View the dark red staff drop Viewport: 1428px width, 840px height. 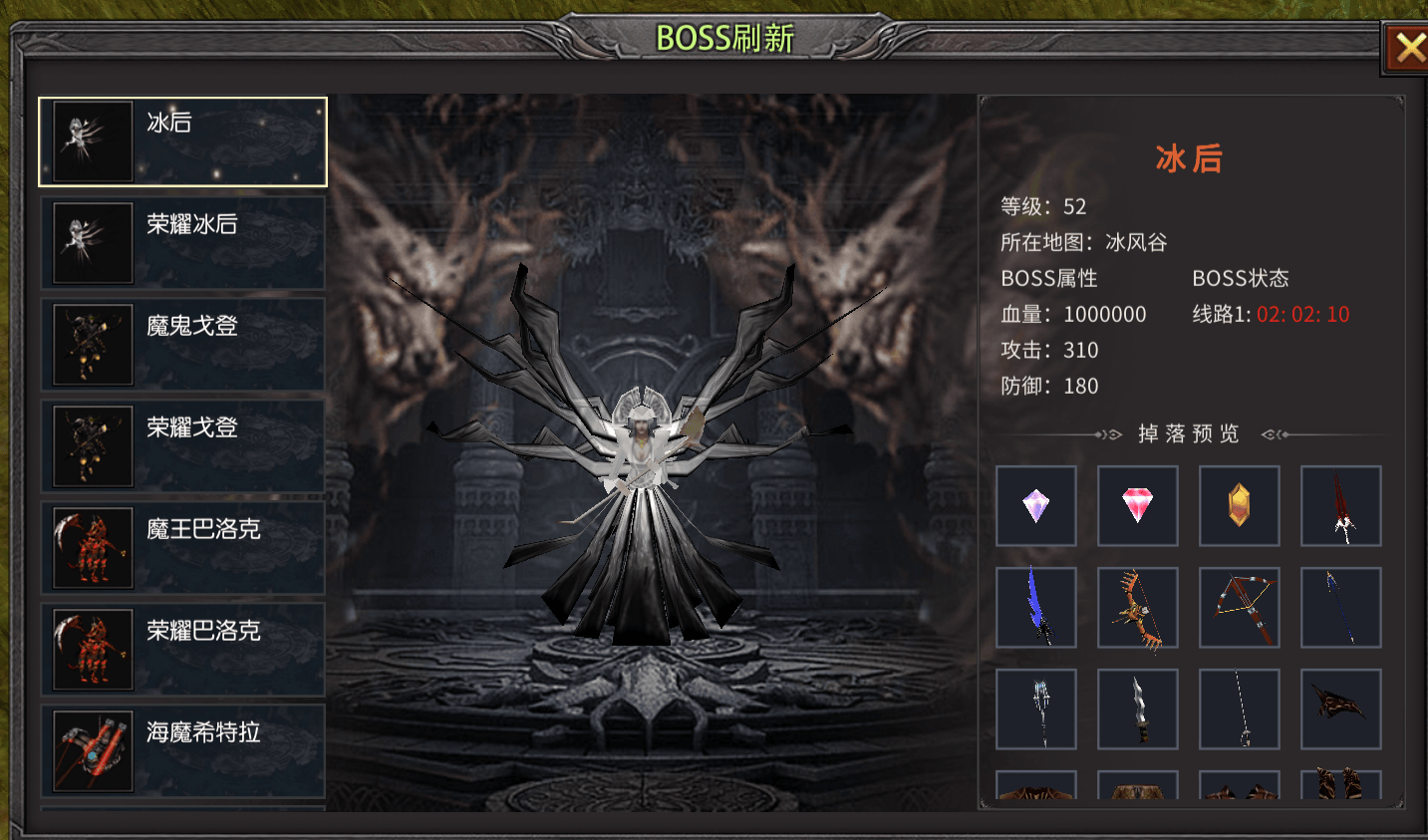(1341, 506)
